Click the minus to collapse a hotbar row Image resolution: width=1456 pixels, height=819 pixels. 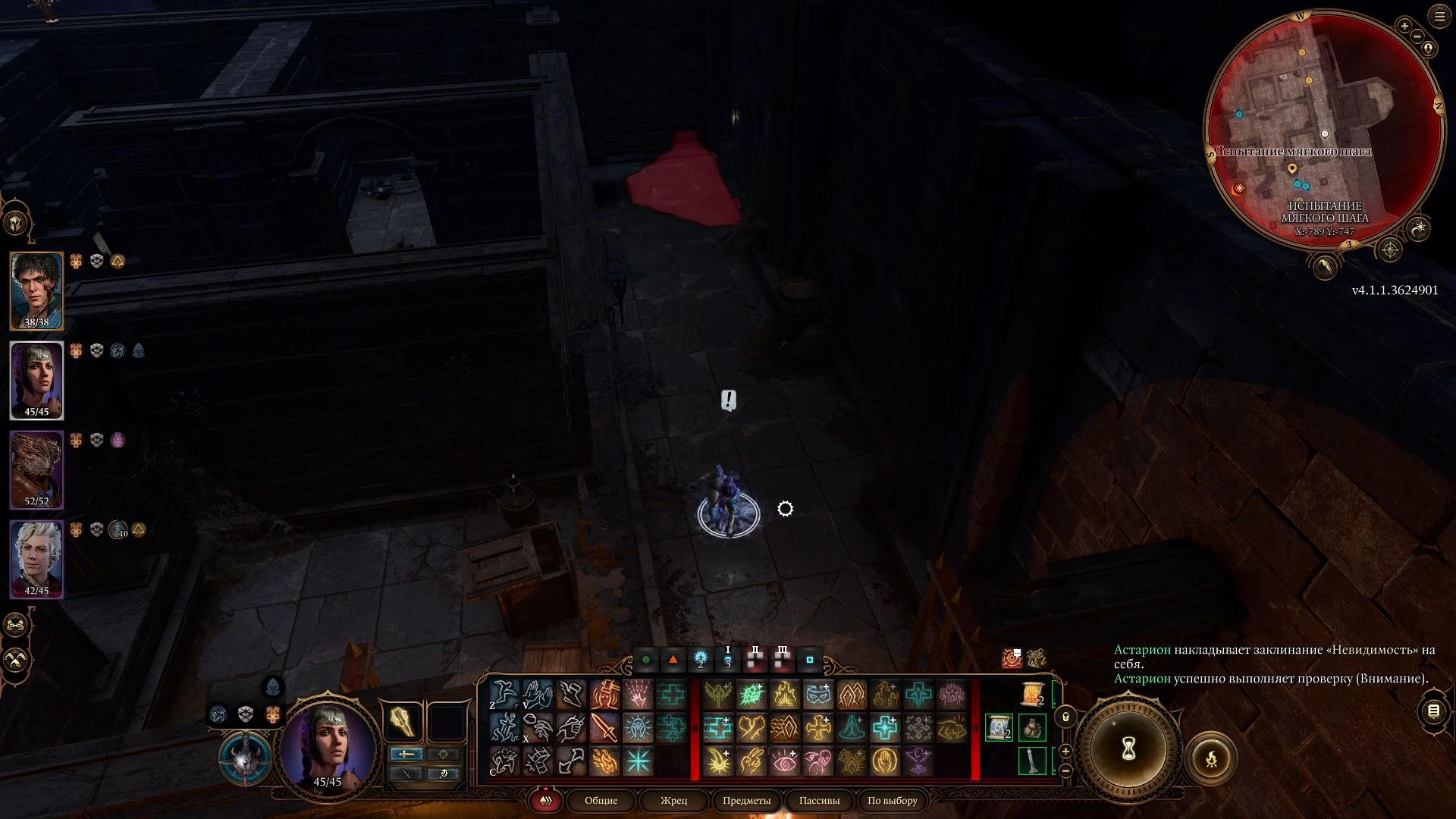(x=1066, y=770)
